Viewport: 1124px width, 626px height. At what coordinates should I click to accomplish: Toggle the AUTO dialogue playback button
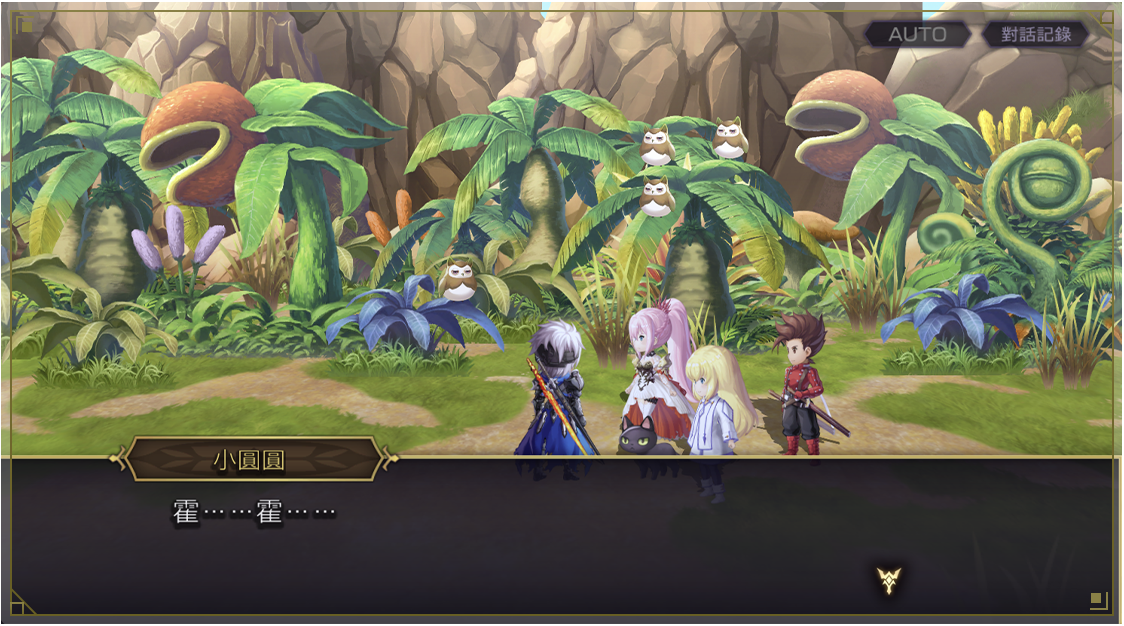click(917, 34)
